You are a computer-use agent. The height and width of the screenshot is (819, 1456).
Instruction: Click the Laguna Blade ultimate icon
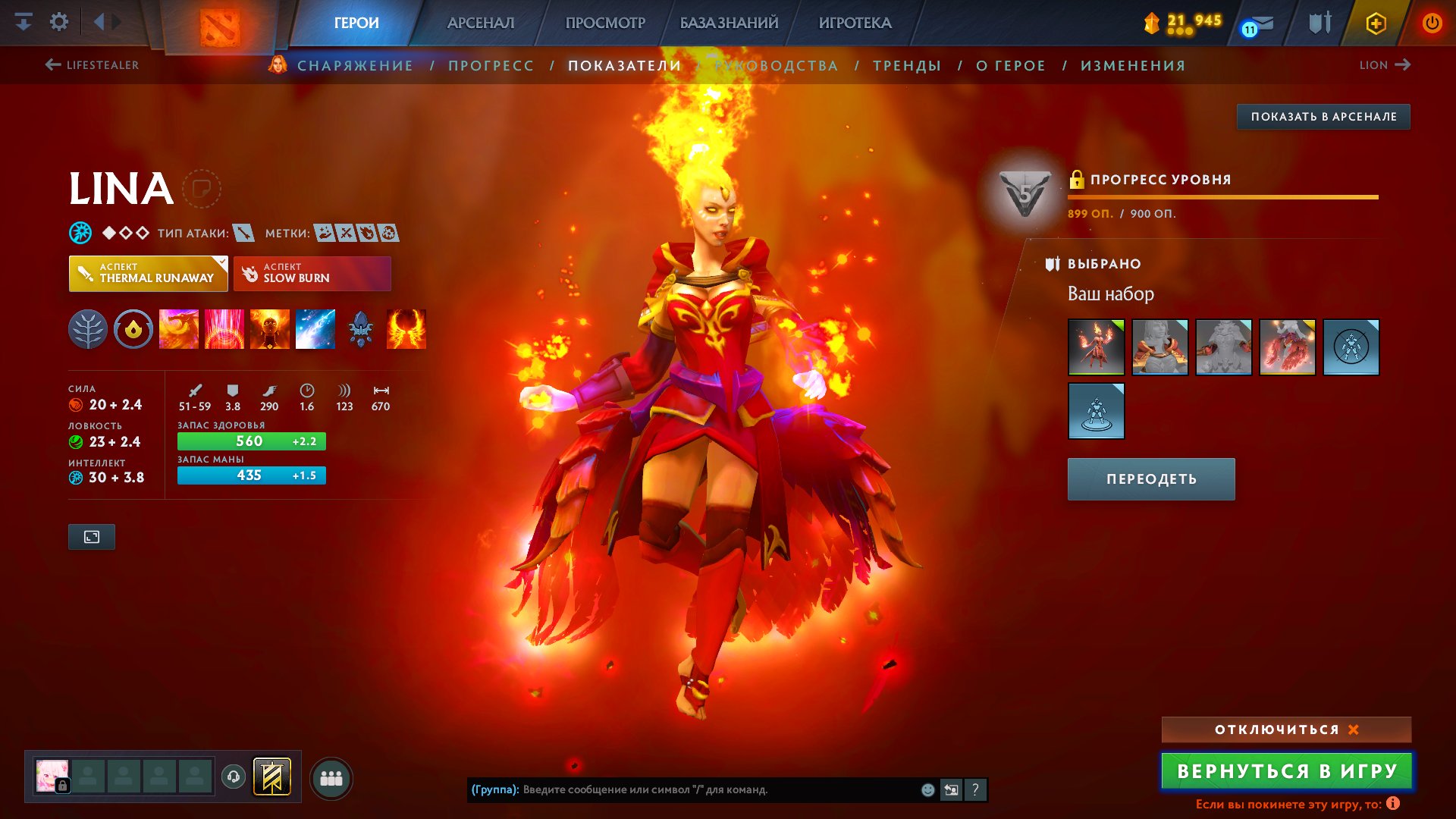tap(315, 328)
